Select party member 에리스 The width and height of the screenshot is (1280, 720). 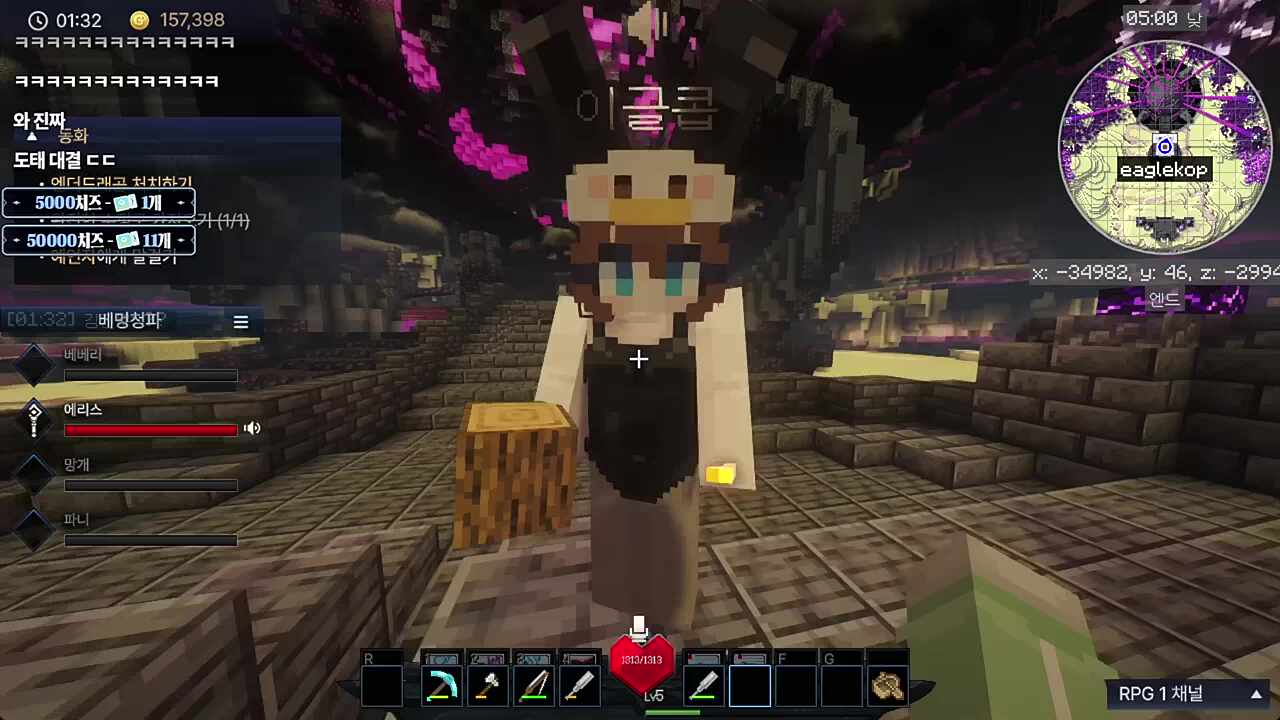point(84,410)
